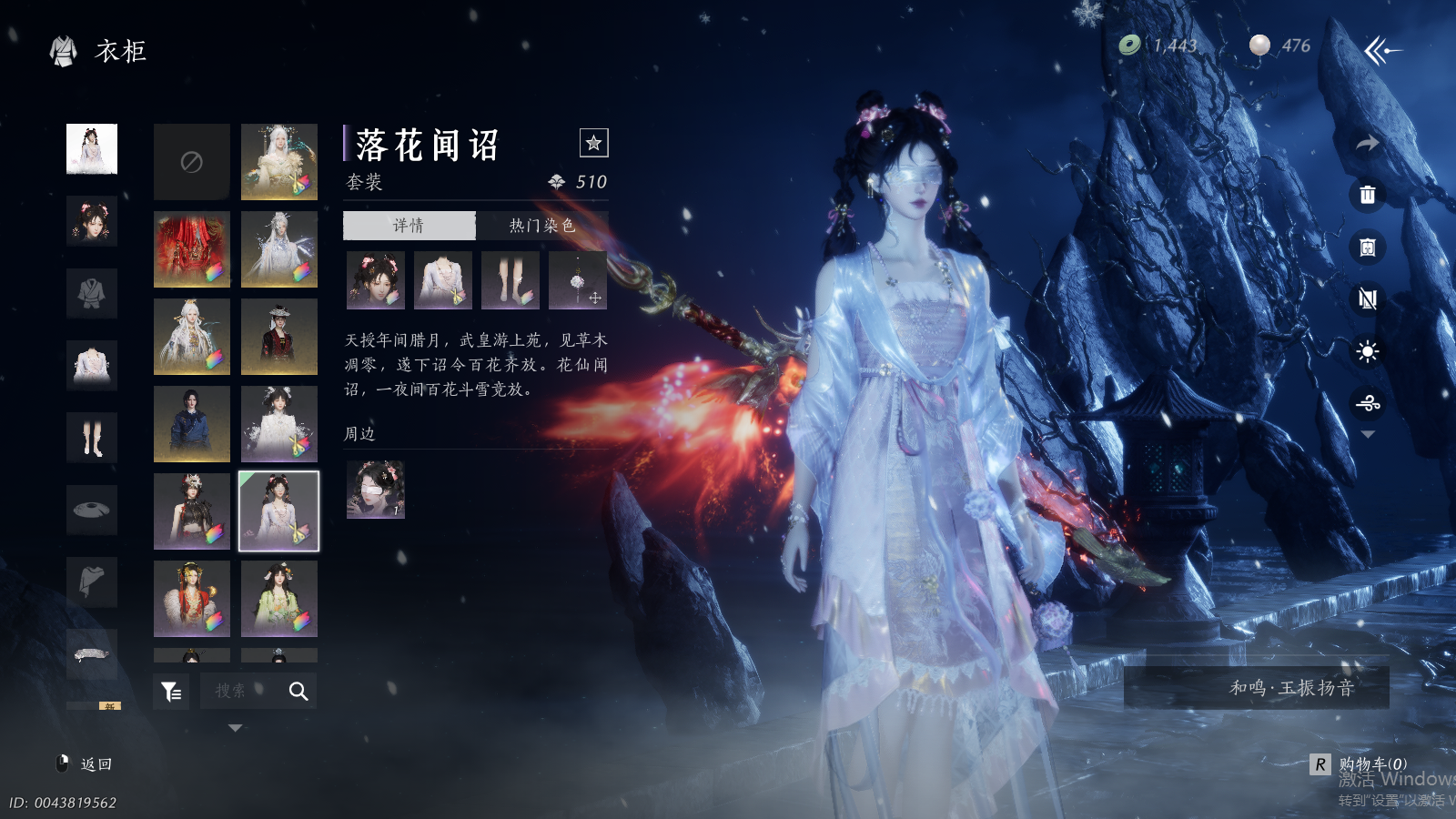Open the share arrow icon
Screen dimensions: 1456x819
(x=1367, y=143)
